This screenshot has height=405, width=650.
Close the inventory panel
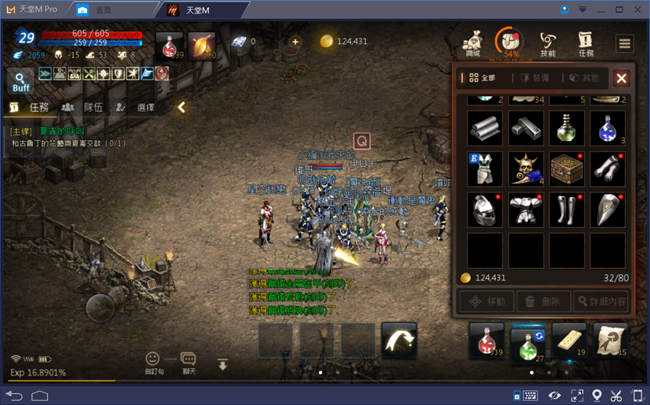[621, 77]
